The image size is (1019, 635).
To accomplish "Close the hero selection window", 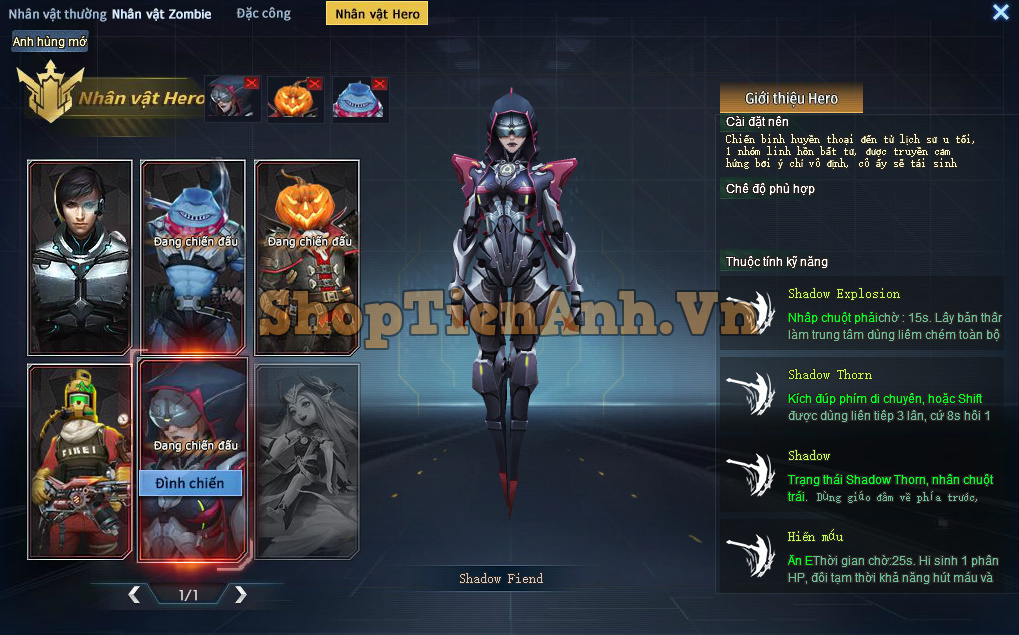I will click(1000, 12).
